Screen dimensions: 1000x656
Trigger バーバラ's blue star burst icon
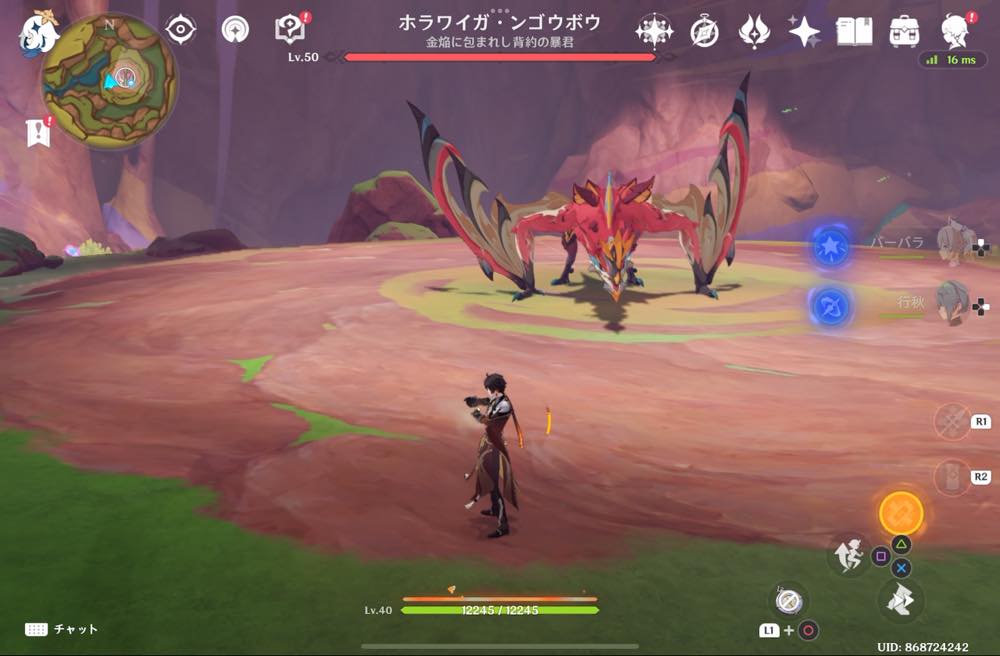coord(831,246)
